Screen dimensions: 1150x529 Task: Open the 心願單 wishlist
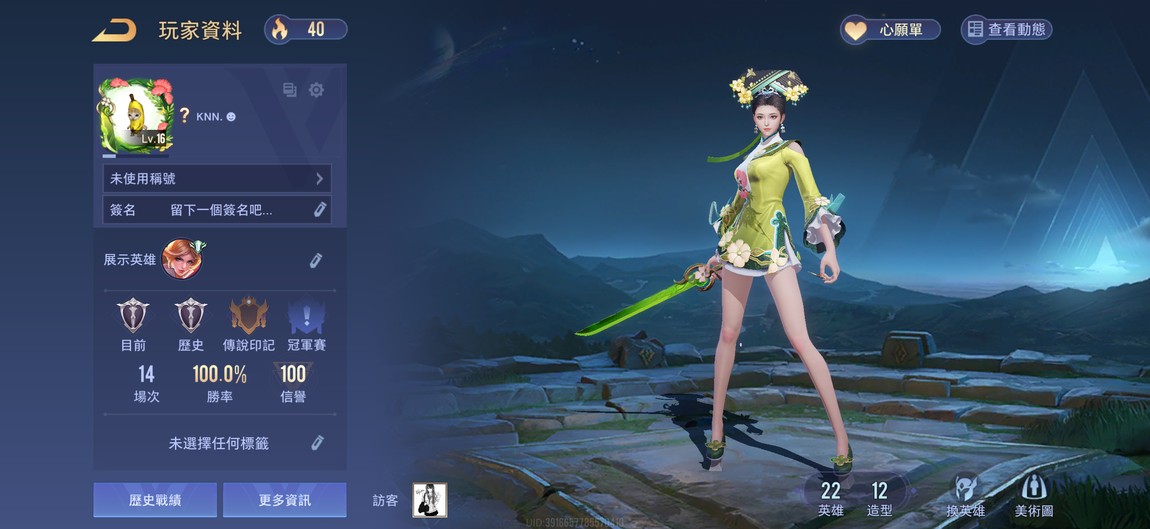890,30
